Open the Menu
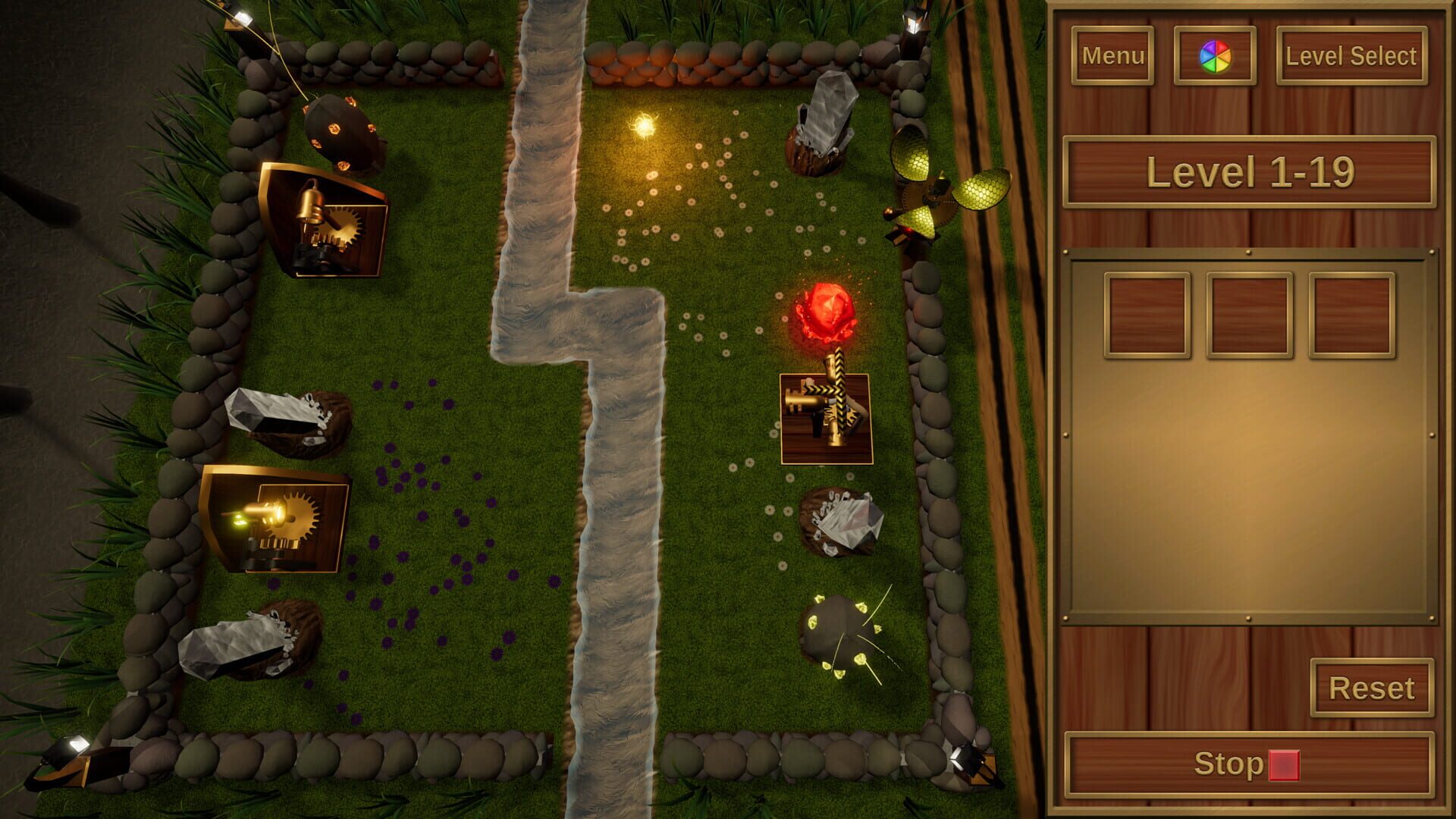1456x819 pixels. [x=1112, y=55]
